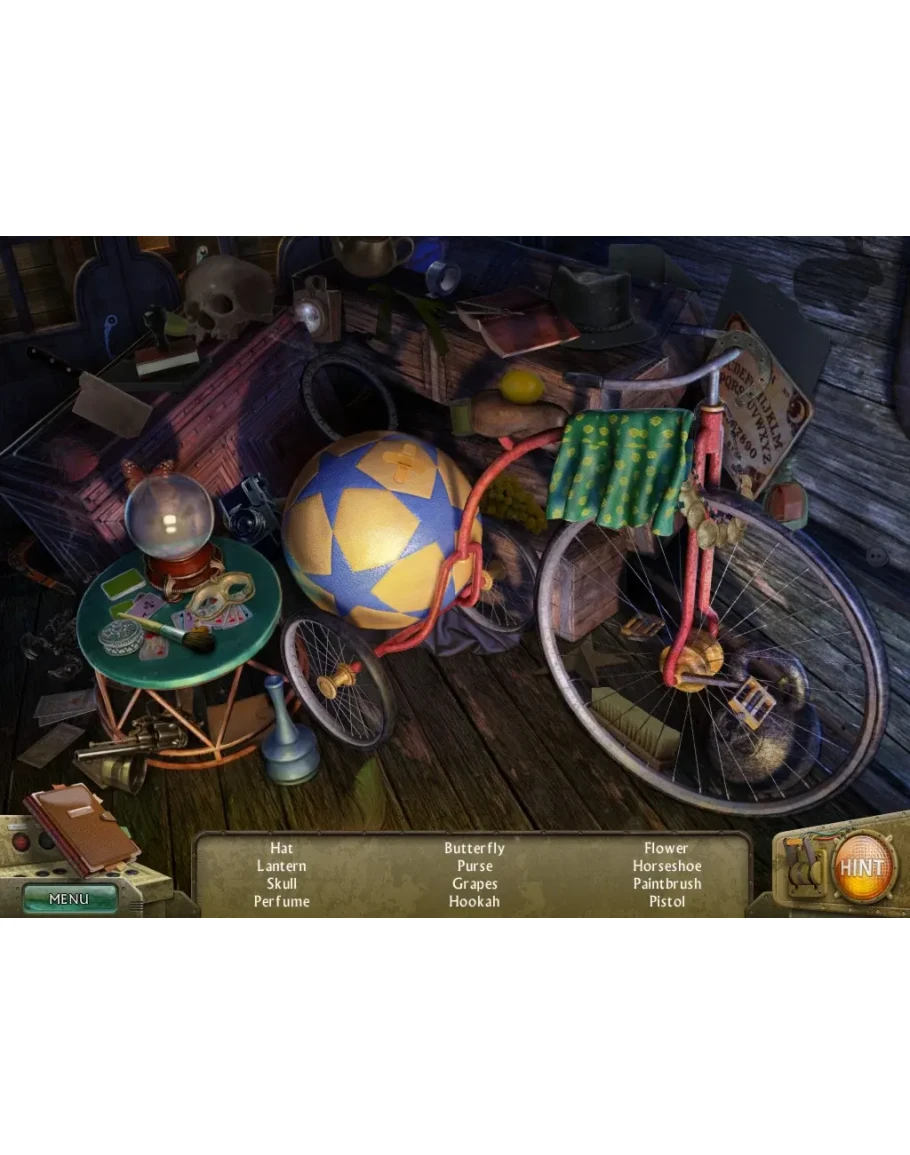Open the brown leather journal
The image size is (910, 1155).
(82, 829)
